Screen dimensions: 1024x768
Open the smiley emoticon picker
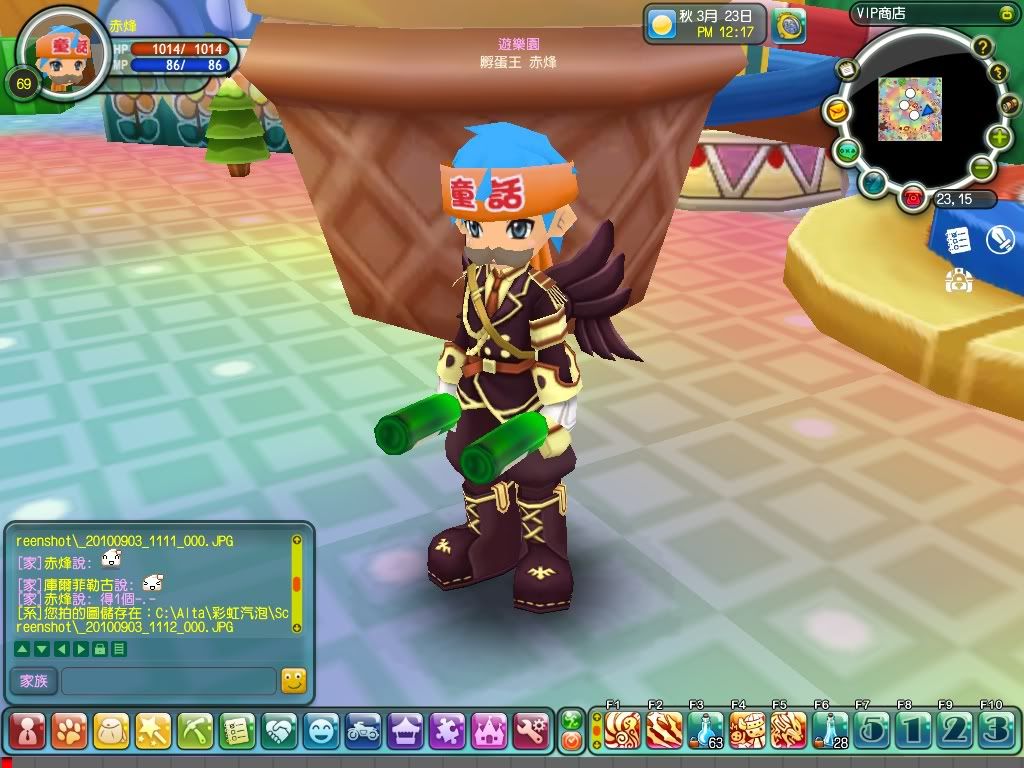(x=293, y=681)
